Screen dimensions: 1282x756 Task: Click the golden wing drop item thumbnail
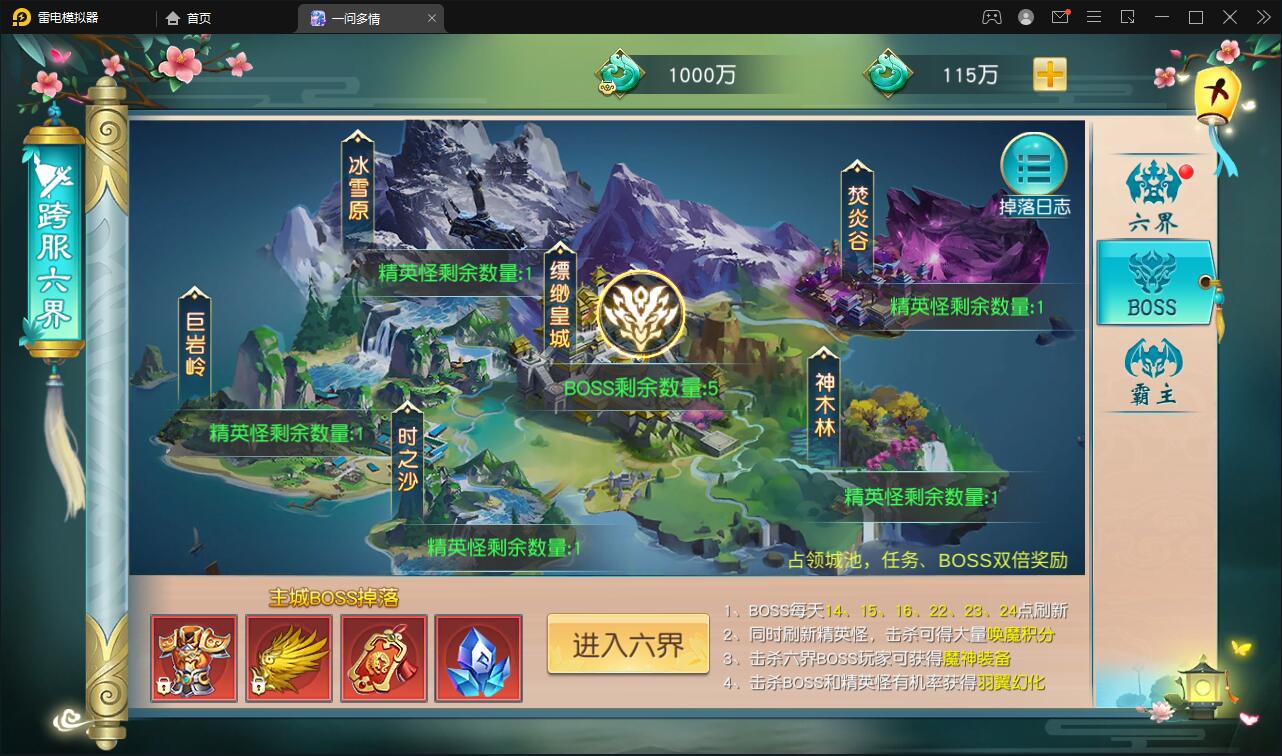tap(288, 658)
